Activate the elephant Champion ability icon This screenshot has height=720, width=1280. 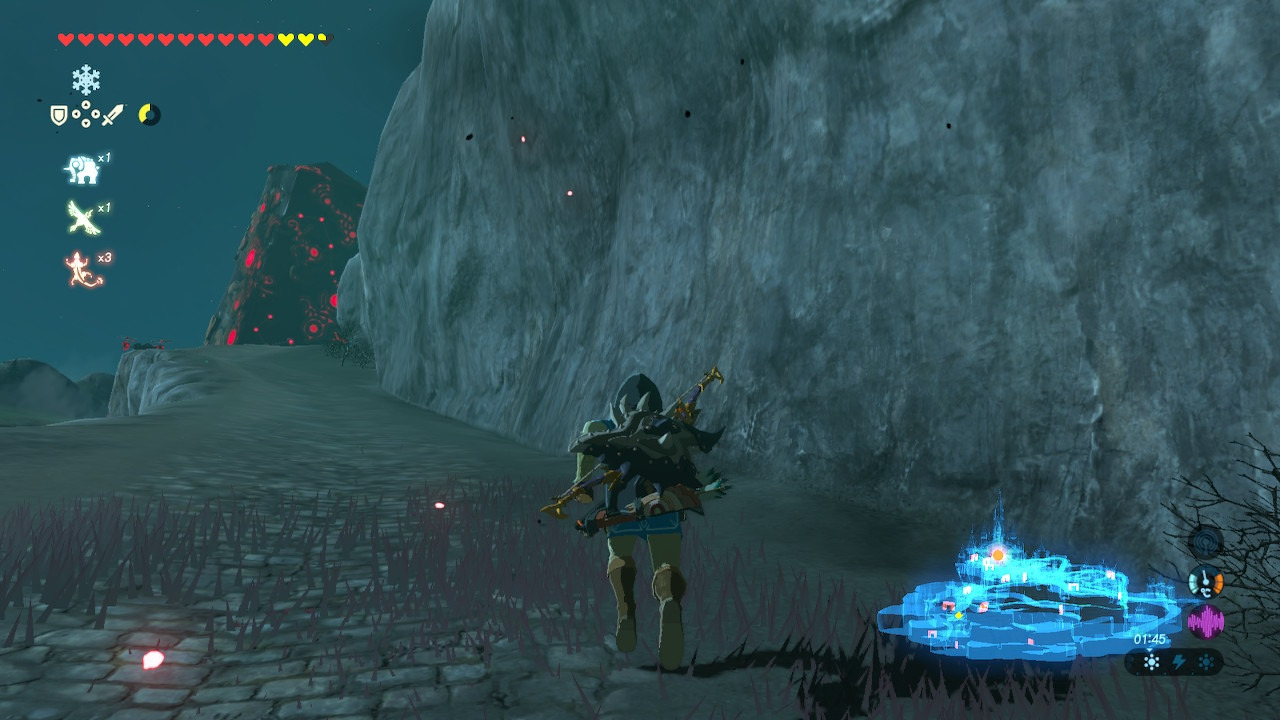[x=82, y=170]
